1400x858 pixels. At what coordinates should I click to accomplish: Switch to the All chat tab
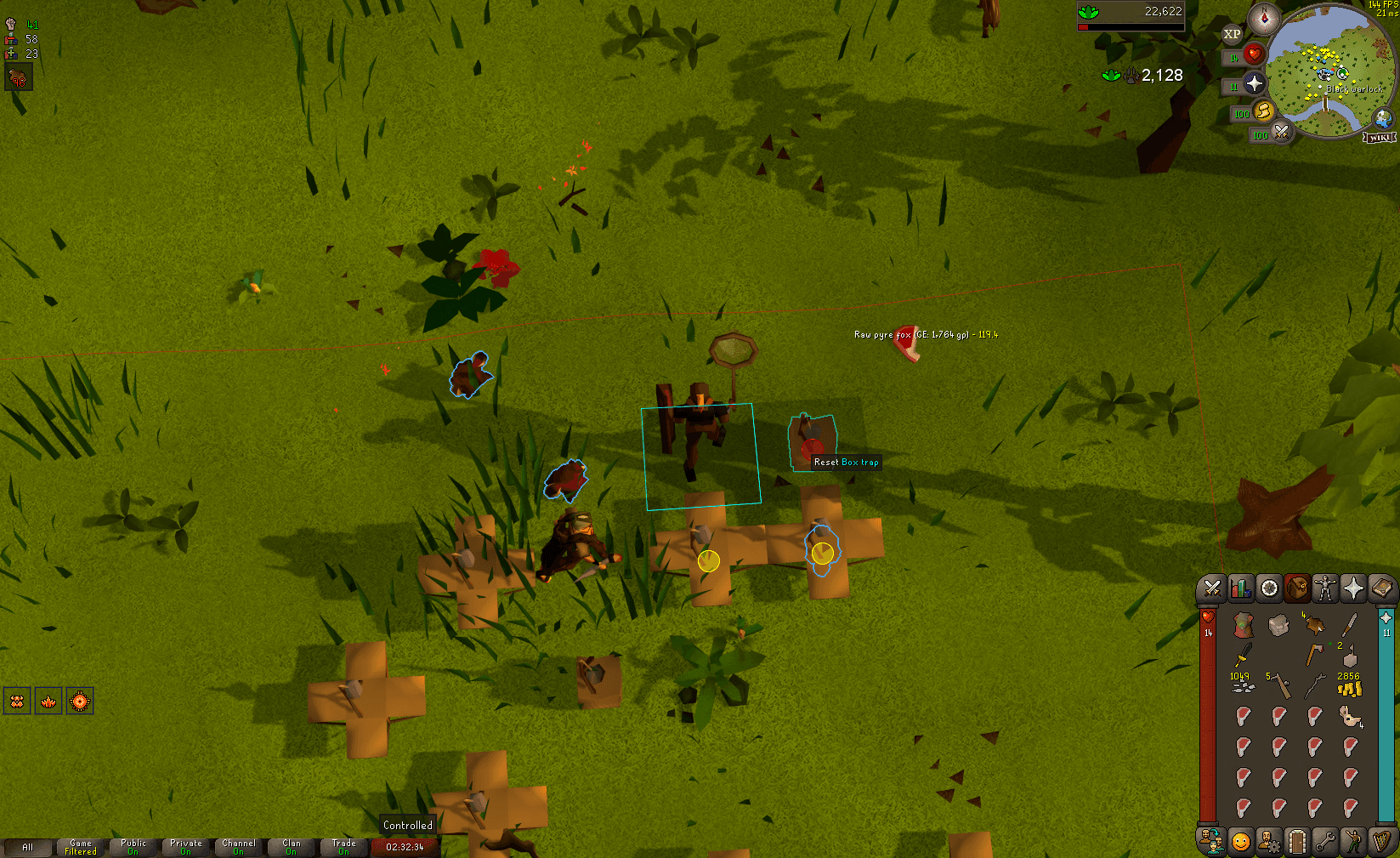(x=29, y=847)
